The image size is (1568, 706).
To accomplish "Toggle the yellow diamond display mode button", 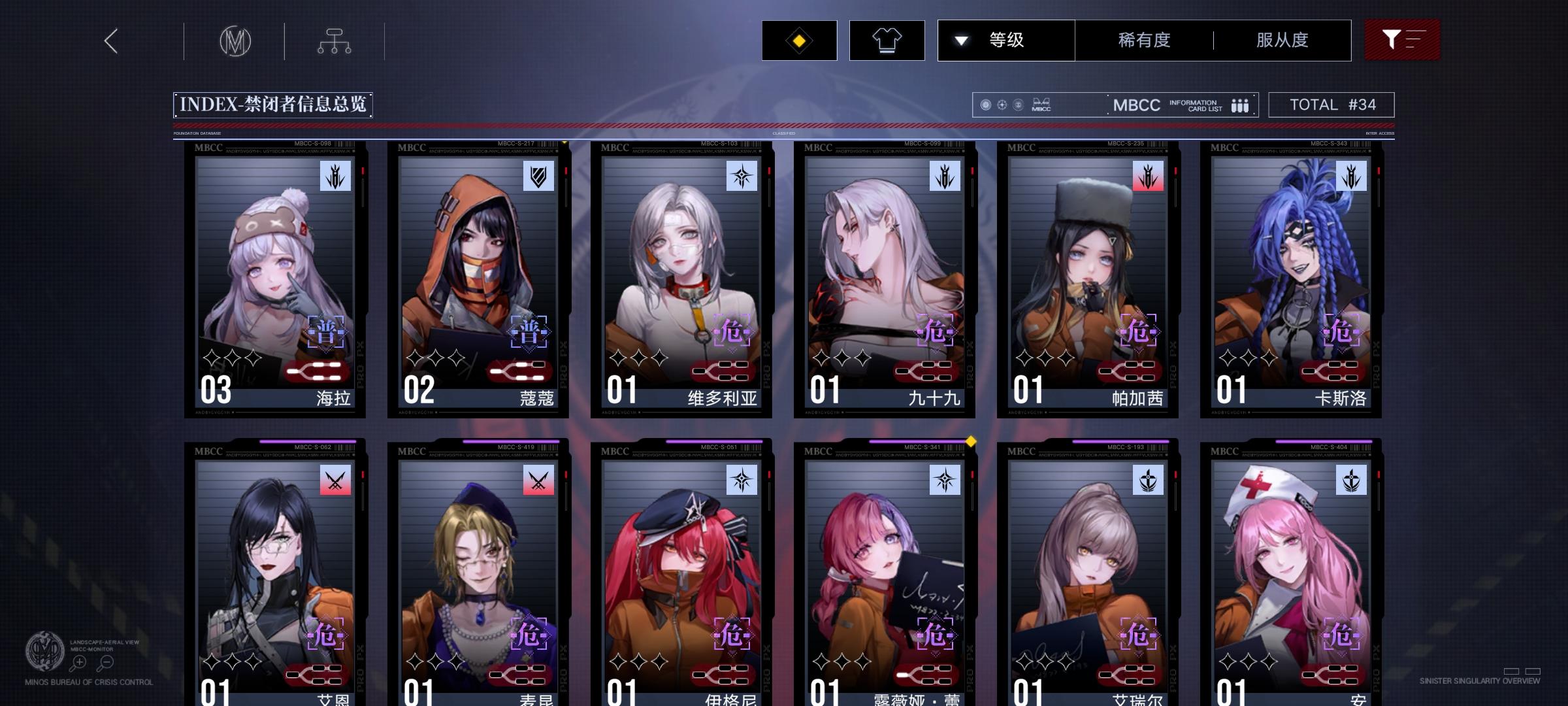I will [798, 40].
